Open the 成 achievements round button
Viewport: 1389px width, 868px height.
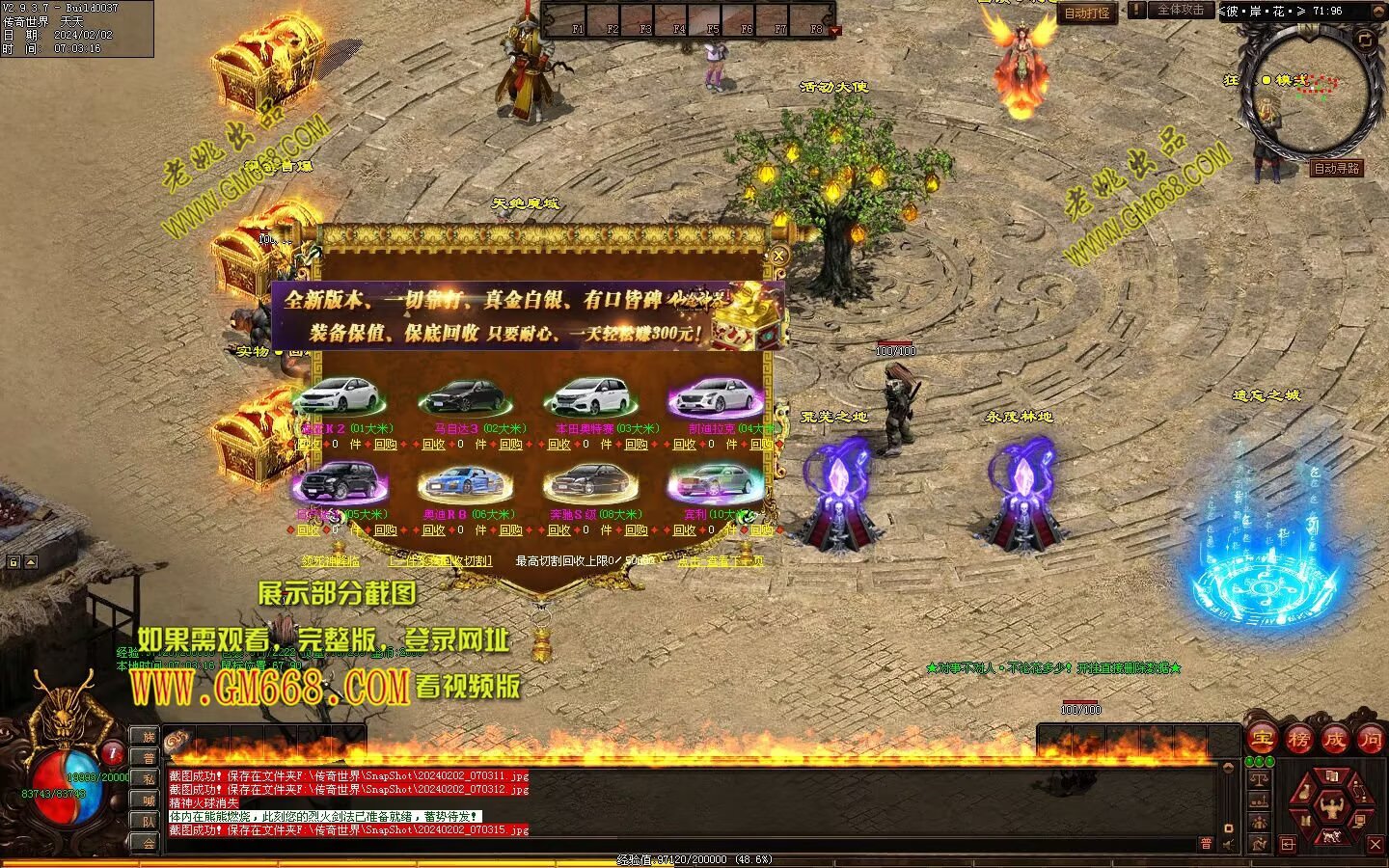pos(1335,740)
